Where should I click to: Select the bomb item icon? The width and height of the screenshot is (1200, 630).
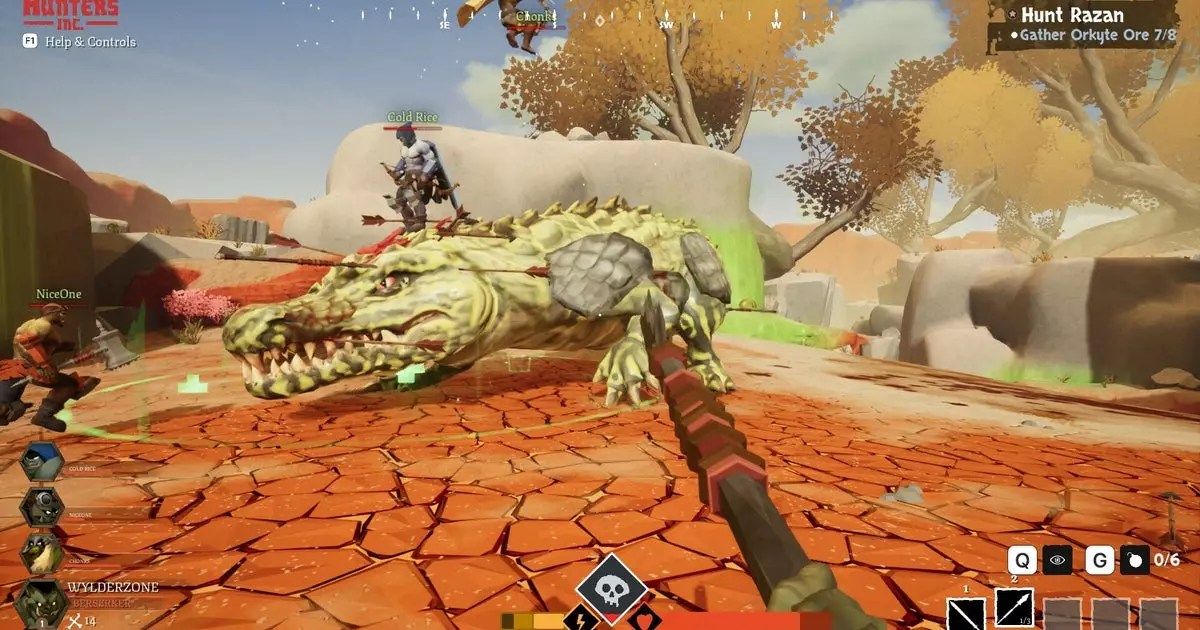[1134, 560]
